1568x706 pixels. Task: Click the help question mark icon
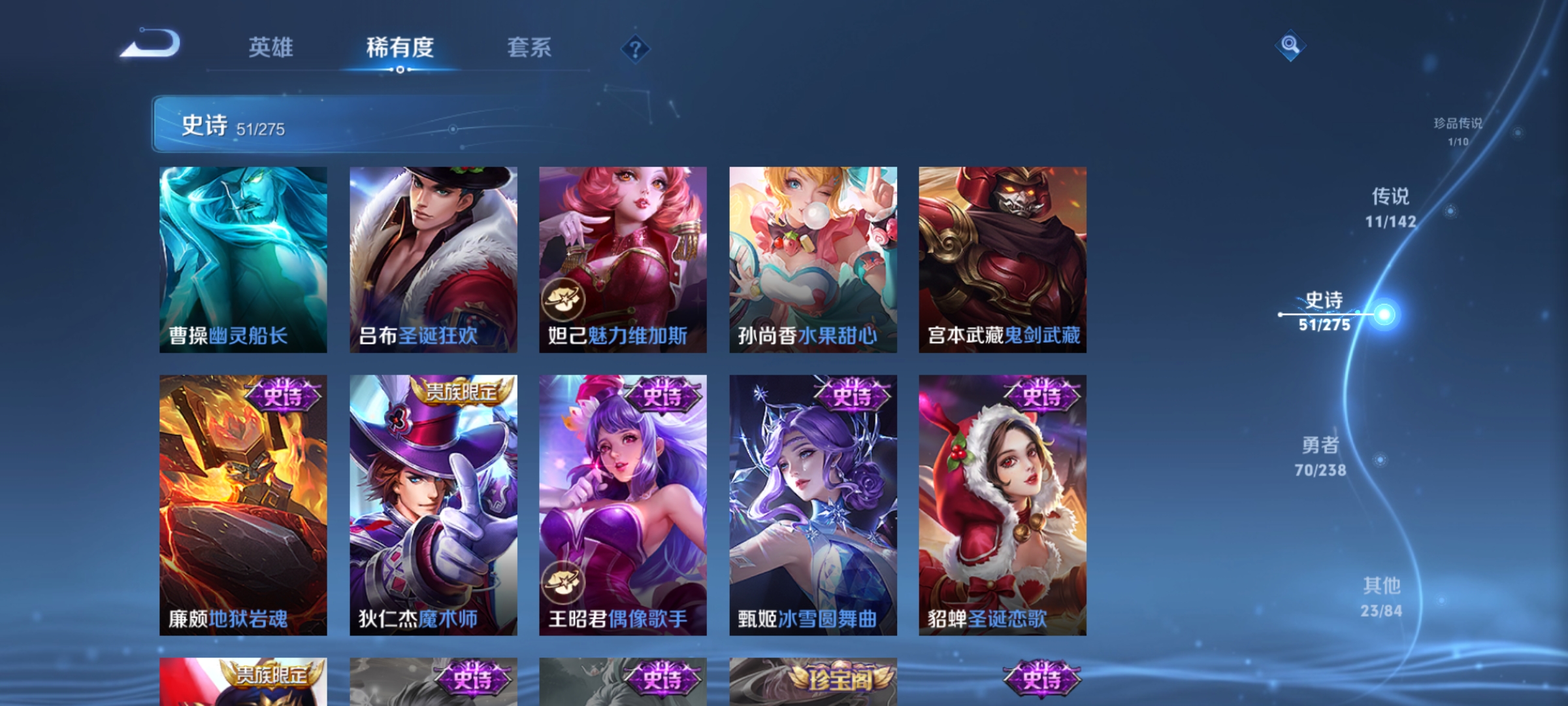tap(635, 49)
